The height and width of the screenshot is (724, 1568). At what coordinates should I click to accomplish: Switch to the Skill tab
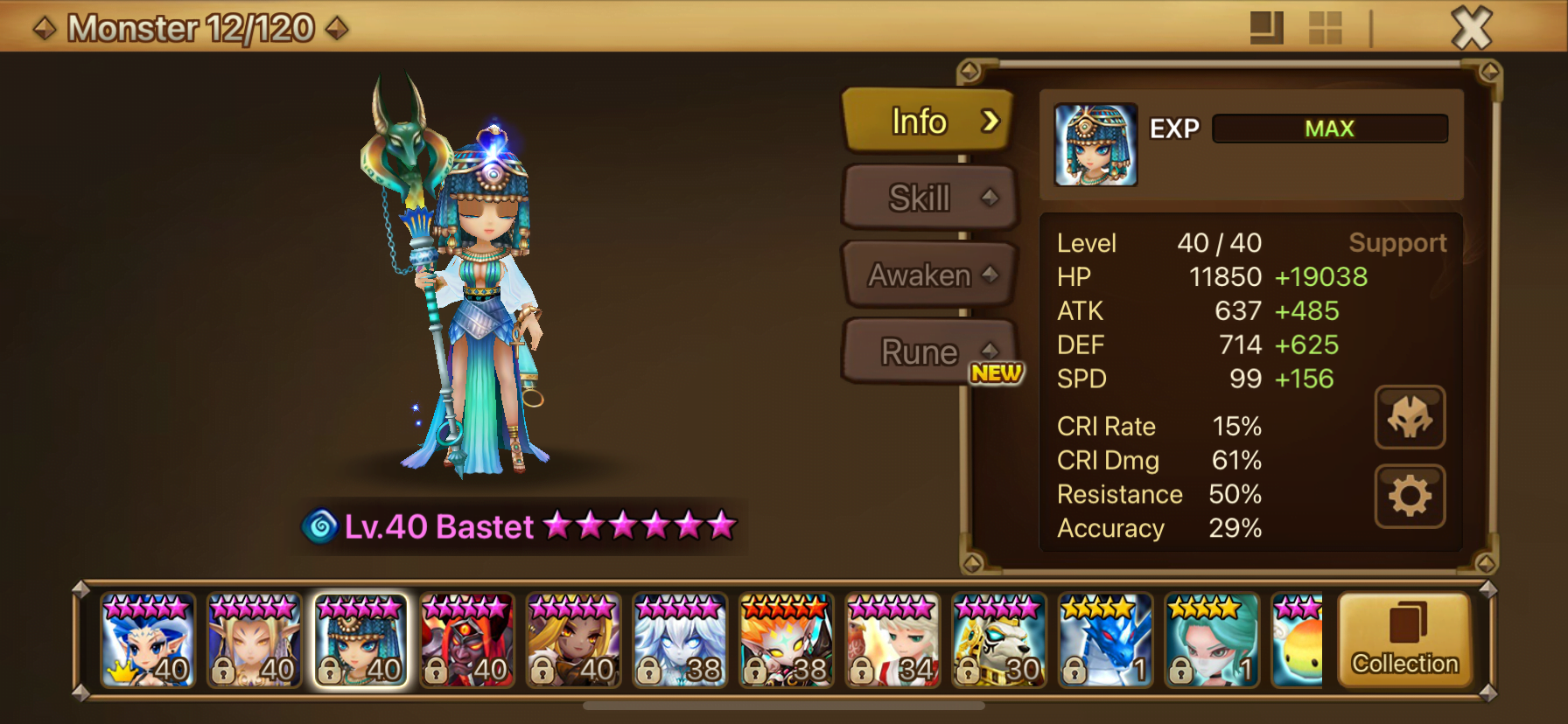pos(928,198)
